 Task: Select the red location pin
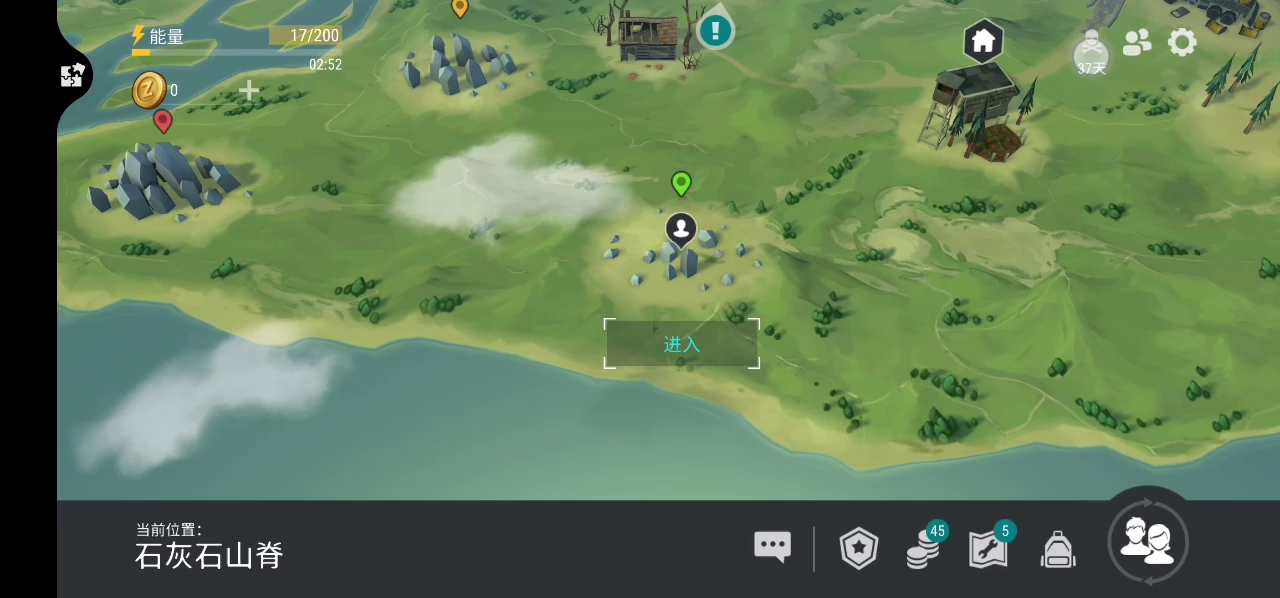point(163,121)
